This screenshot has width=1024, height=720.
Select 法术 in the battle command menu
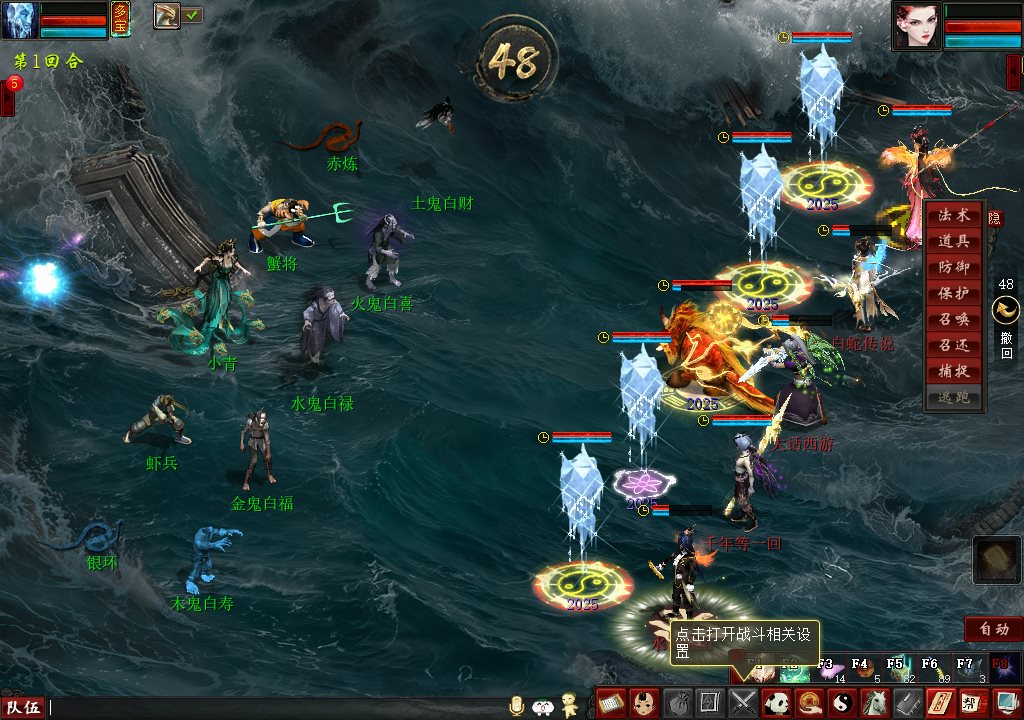(953, 216)
